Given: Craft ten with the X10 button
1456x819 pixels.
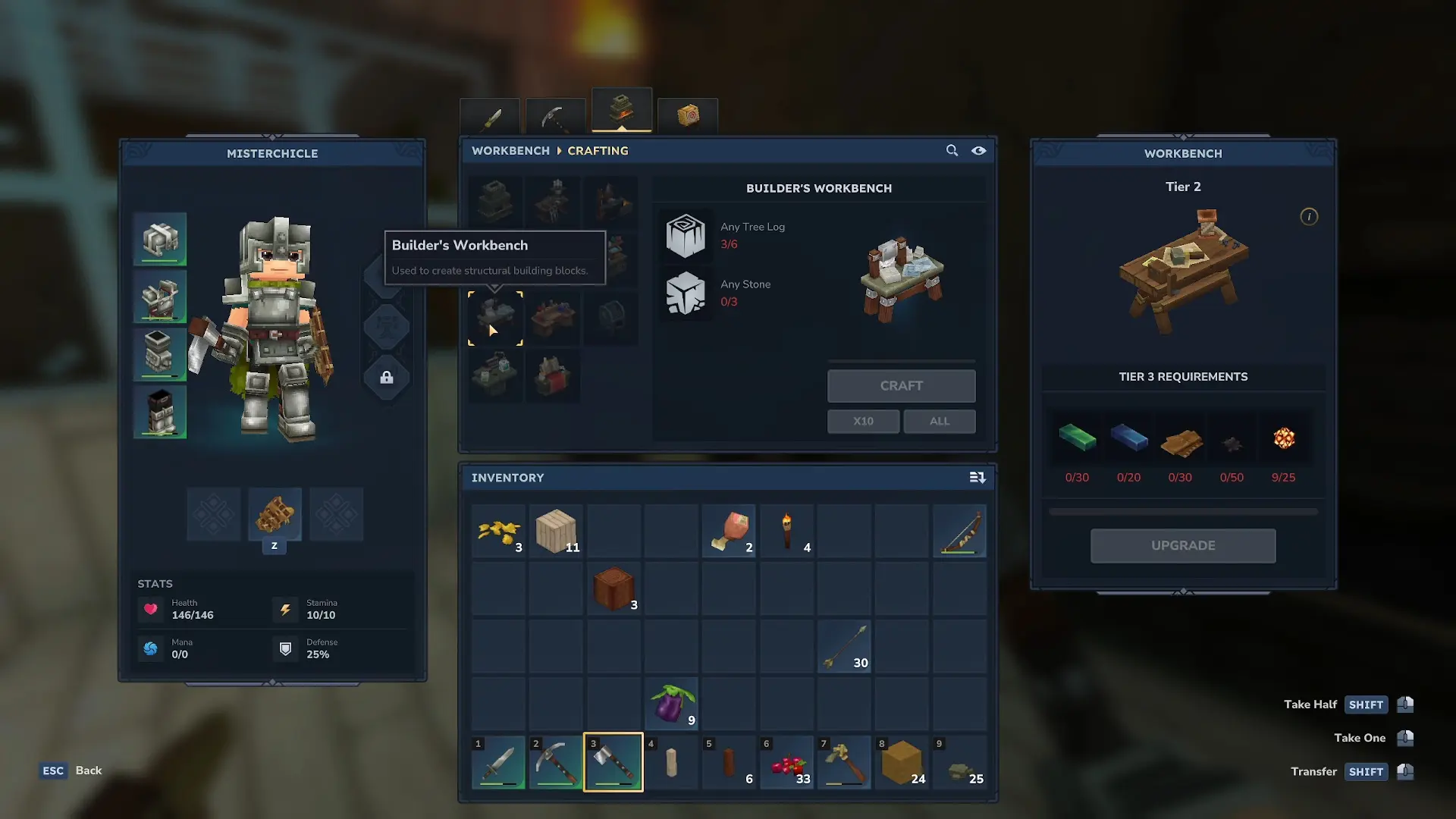Looking at the screenshot, I should 863,422.
